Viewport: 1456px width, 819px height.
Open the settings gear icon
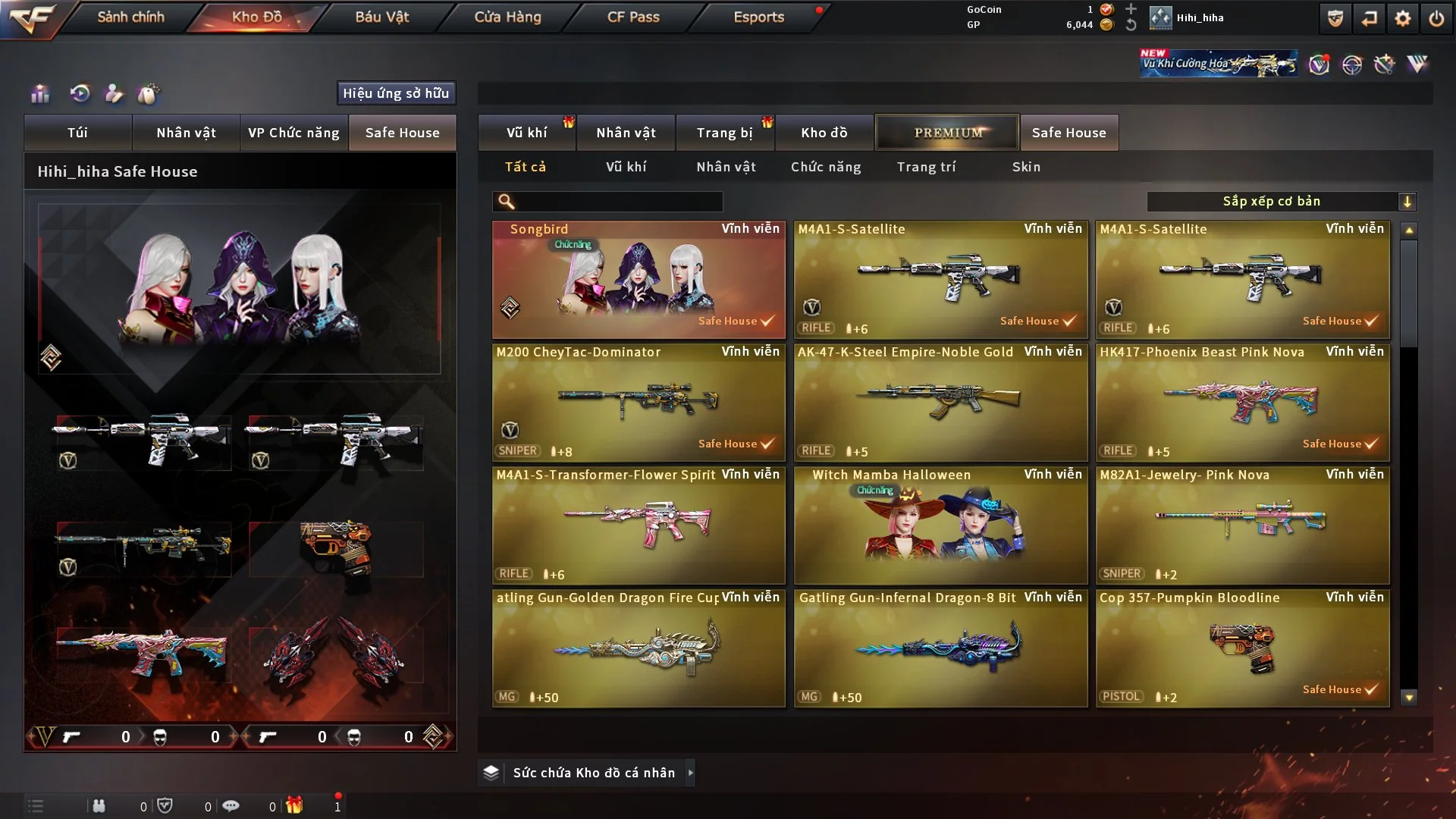click(1402, 18)
